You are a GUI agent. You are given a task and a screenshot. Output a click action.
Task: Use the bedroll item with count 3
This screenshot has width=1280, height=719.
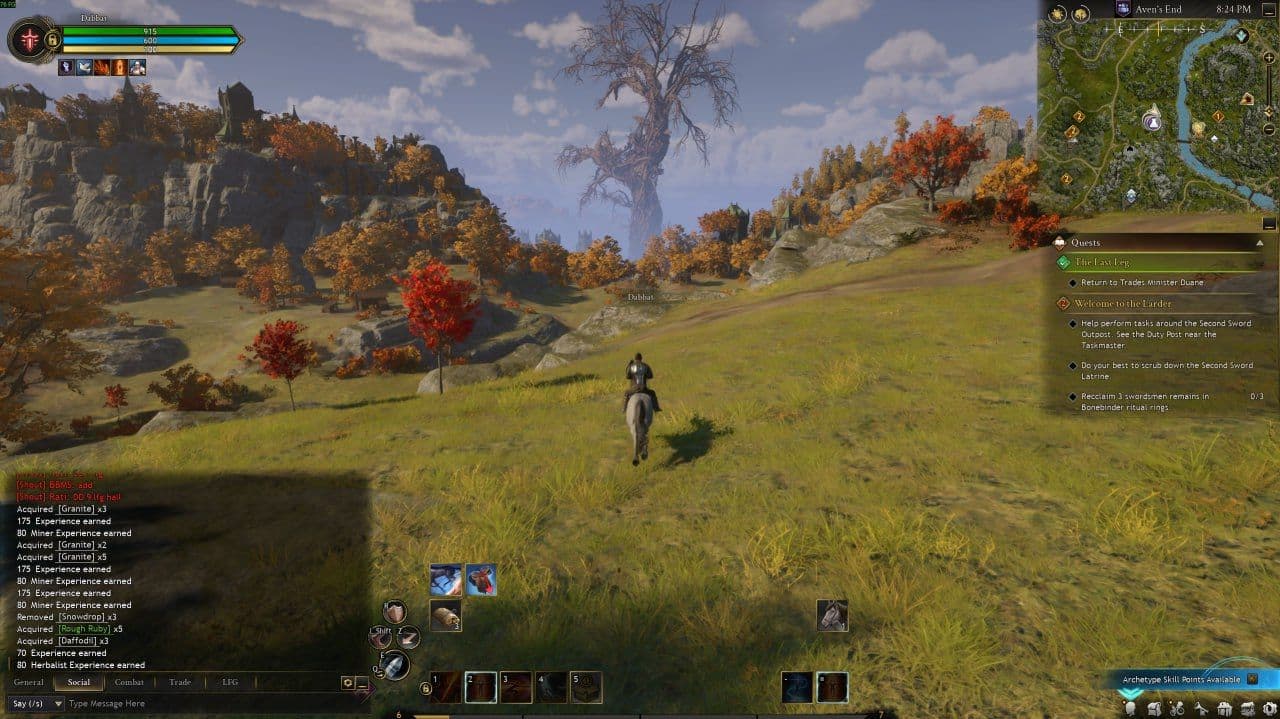tap(445, 615)
